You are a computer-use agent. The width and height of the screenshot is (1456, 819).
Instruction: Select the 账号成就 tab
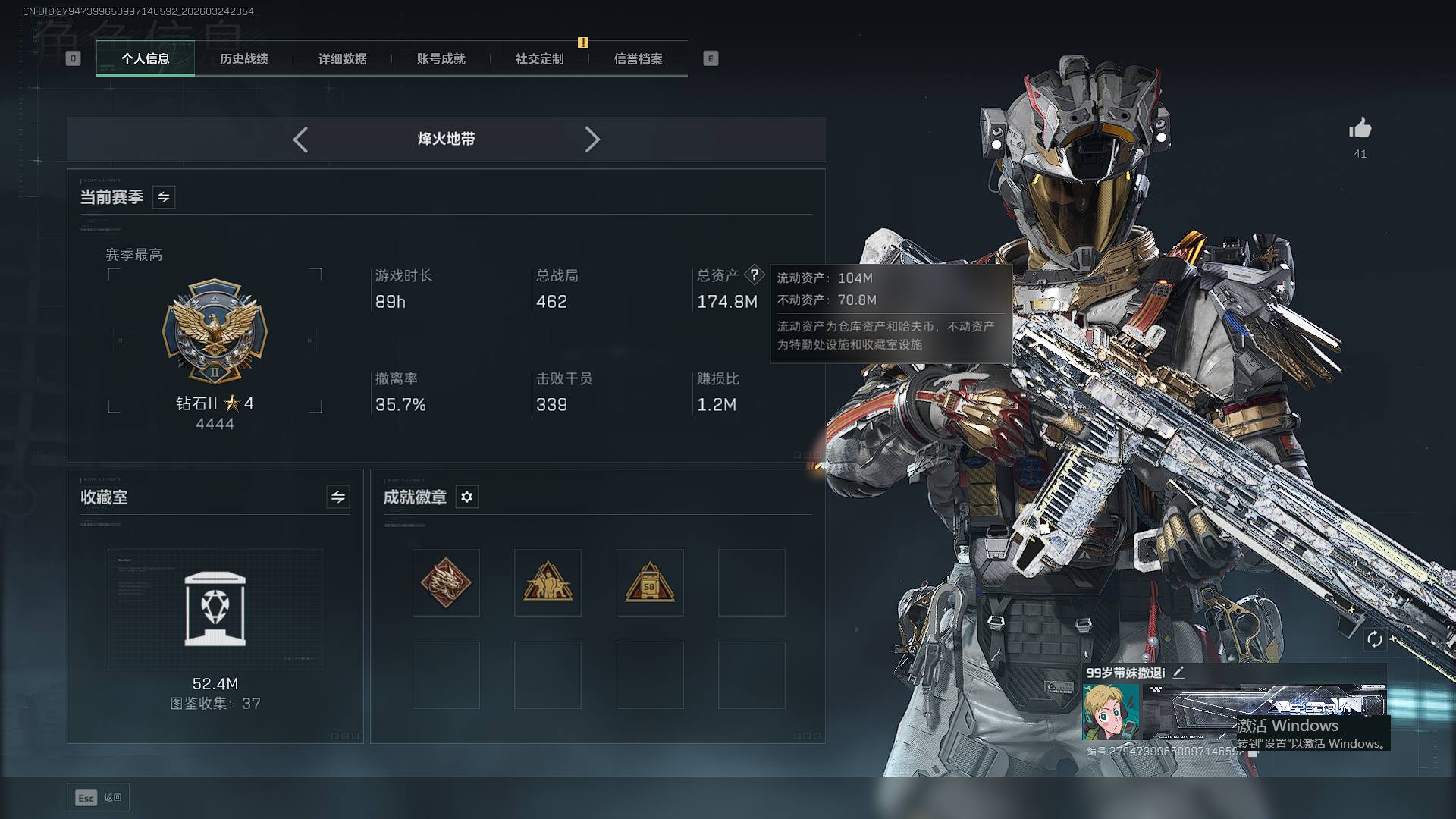(x=441, y=58)
